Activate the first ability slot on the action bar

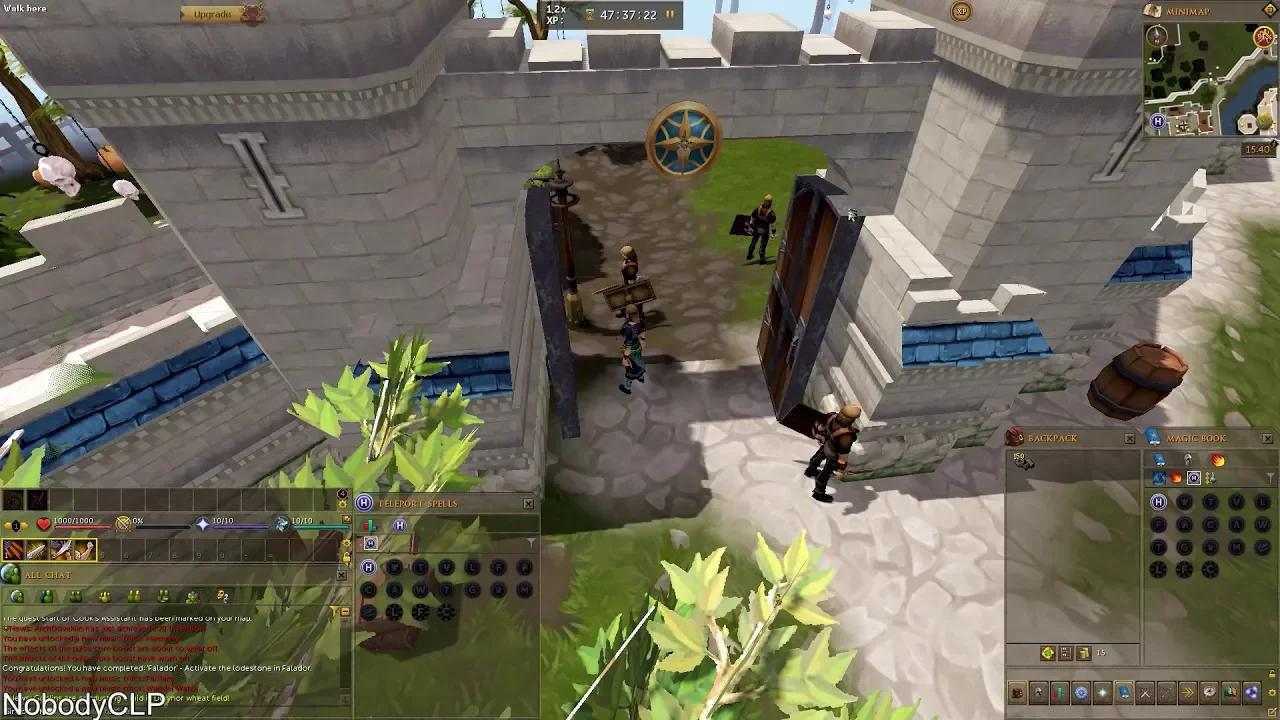13,549
